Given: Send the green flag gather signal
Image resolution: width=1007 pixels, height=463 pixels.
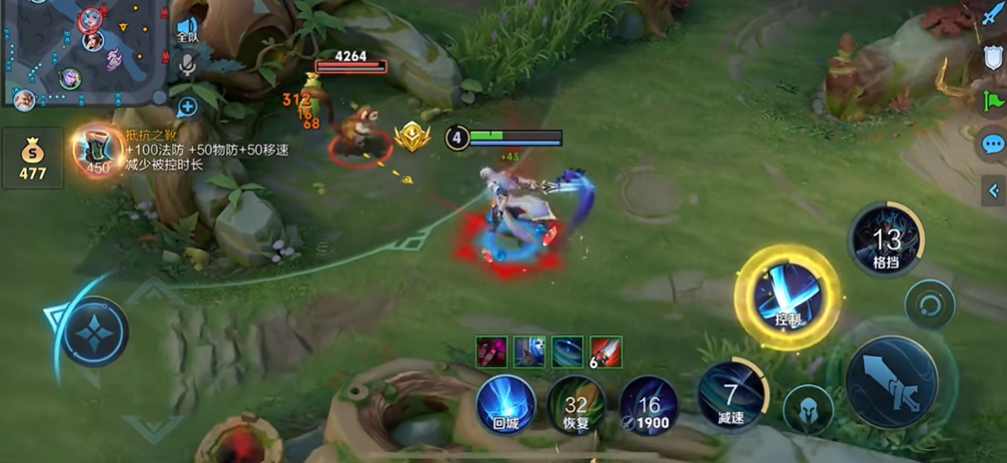Looking at the screenshot, I should (x=992, y=100).
